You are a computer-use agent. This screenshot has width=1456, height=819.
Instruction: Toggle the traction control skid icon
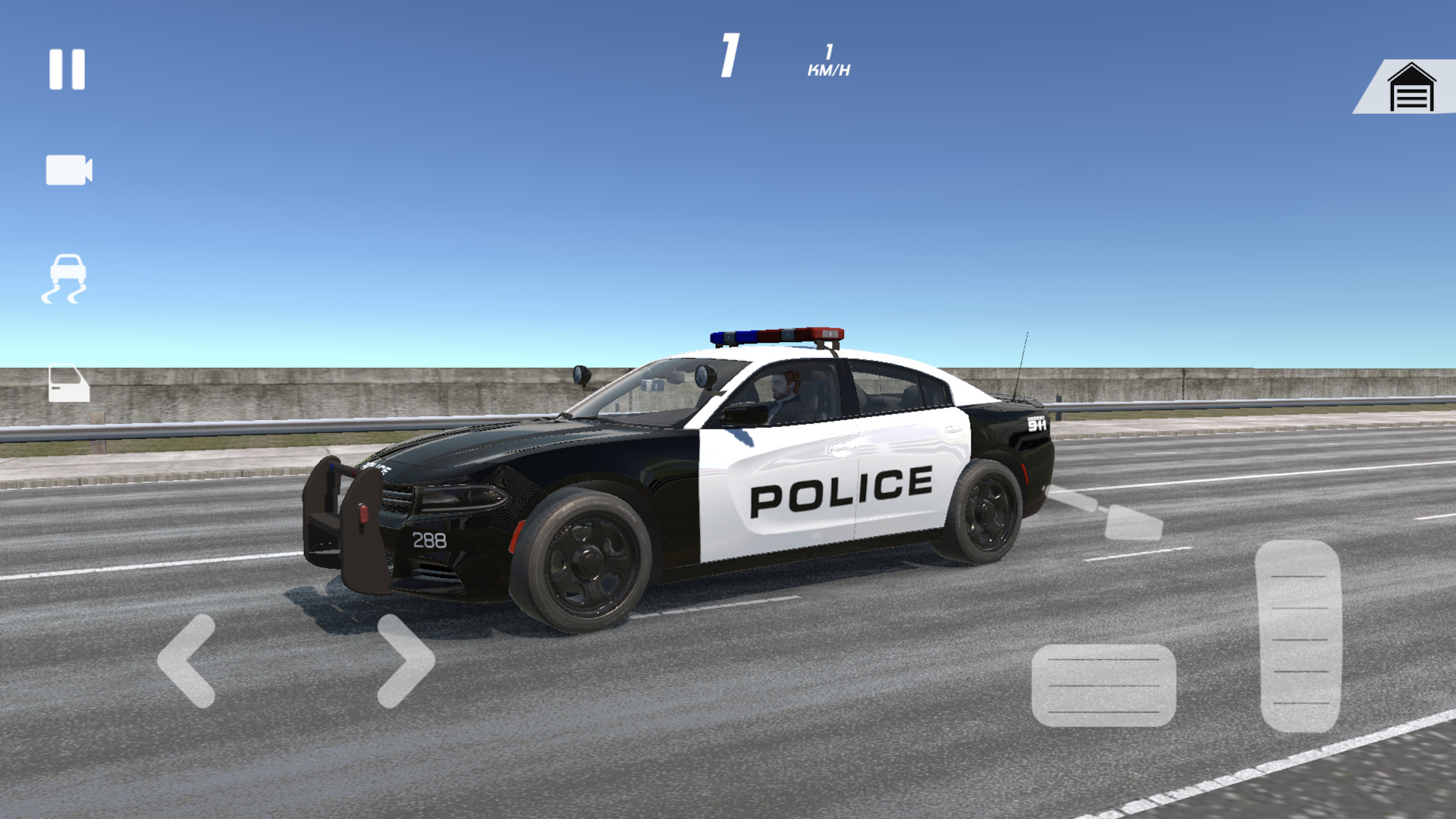pos(65,279)
